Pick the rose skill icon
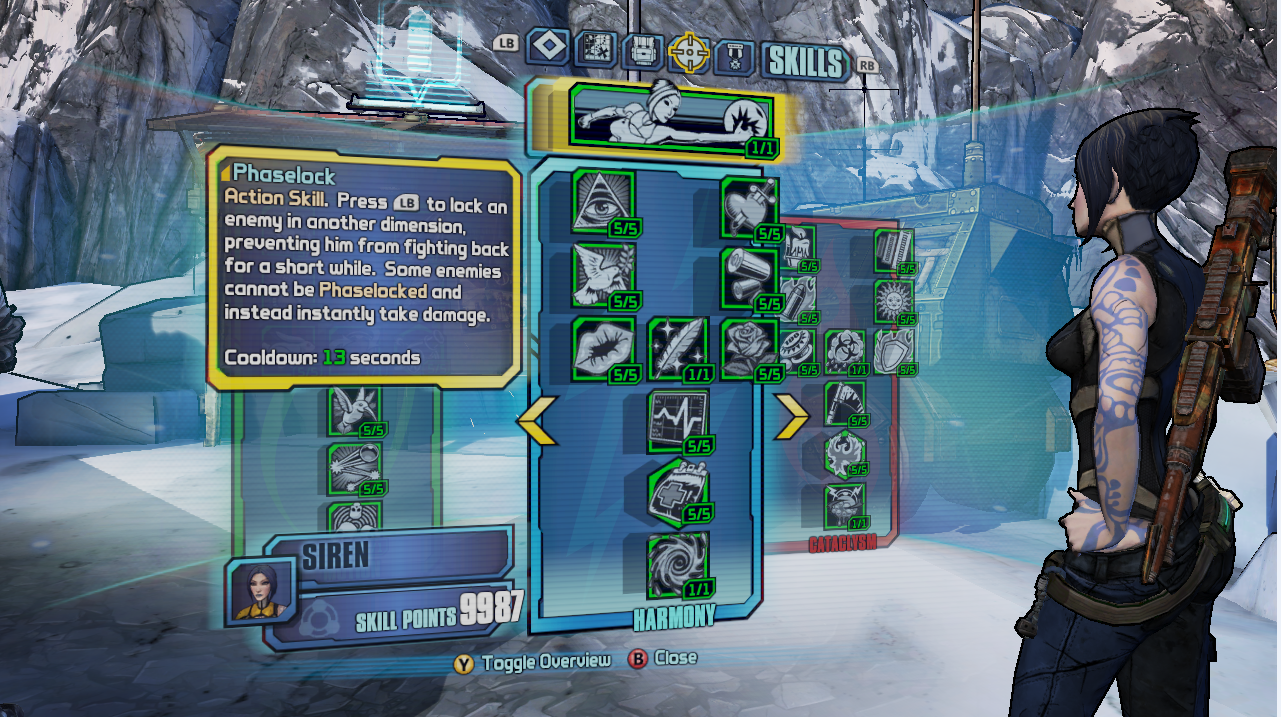1281x717 pixels. coord(748,347)
